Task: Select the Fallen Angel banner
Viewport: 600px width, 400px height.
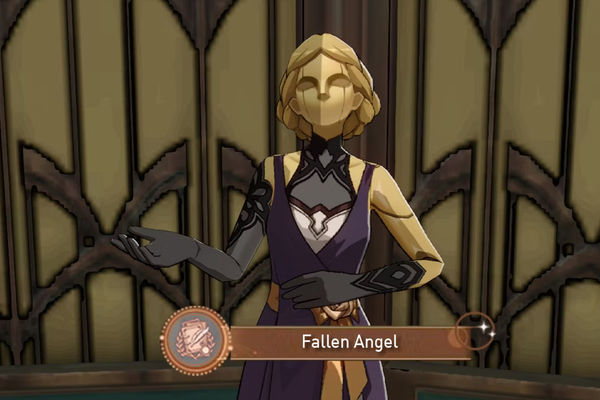Action: pos(350,342)
